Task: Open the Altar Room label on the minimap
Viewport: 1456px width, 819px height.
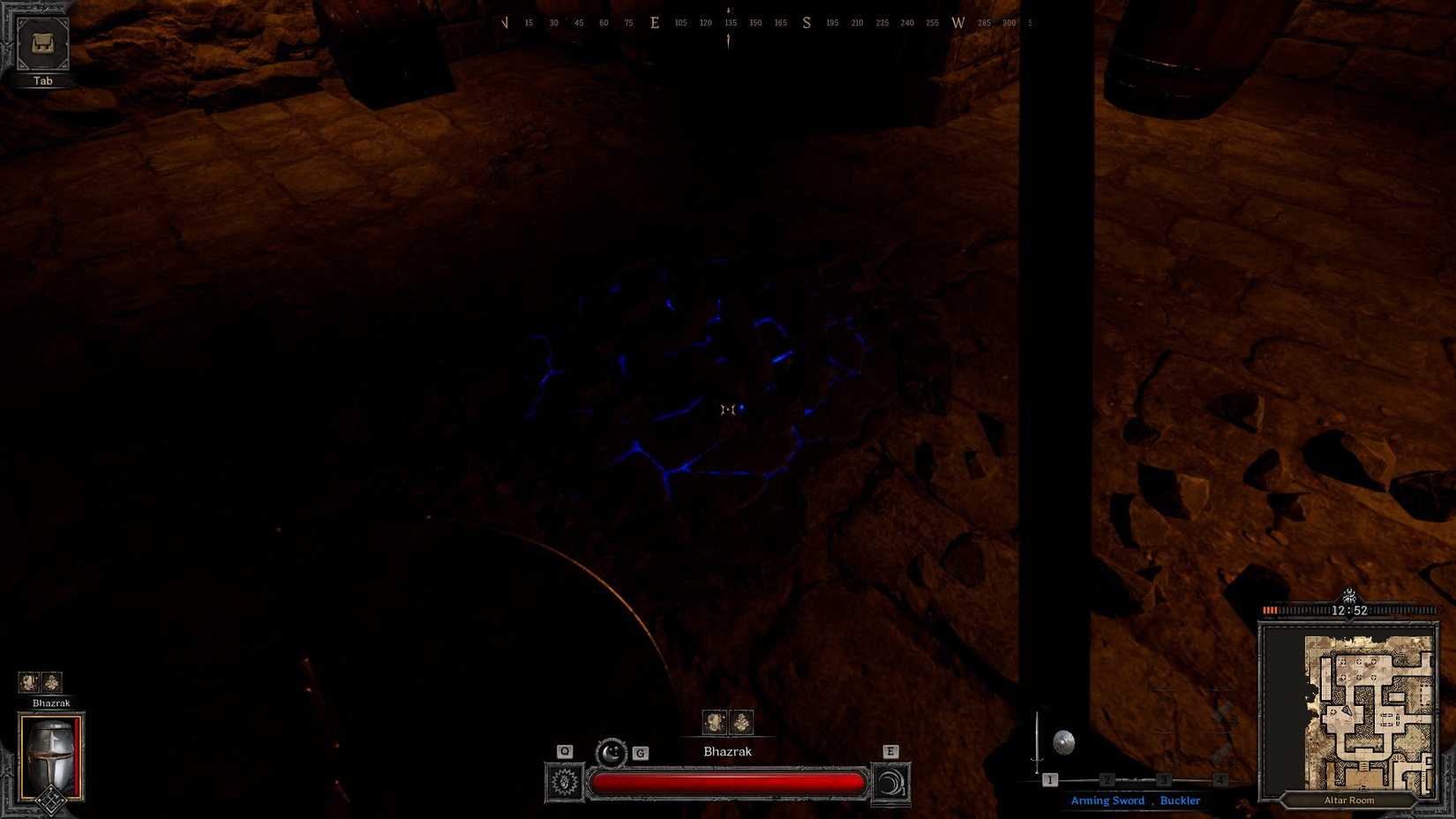Action: point(1348,800)
